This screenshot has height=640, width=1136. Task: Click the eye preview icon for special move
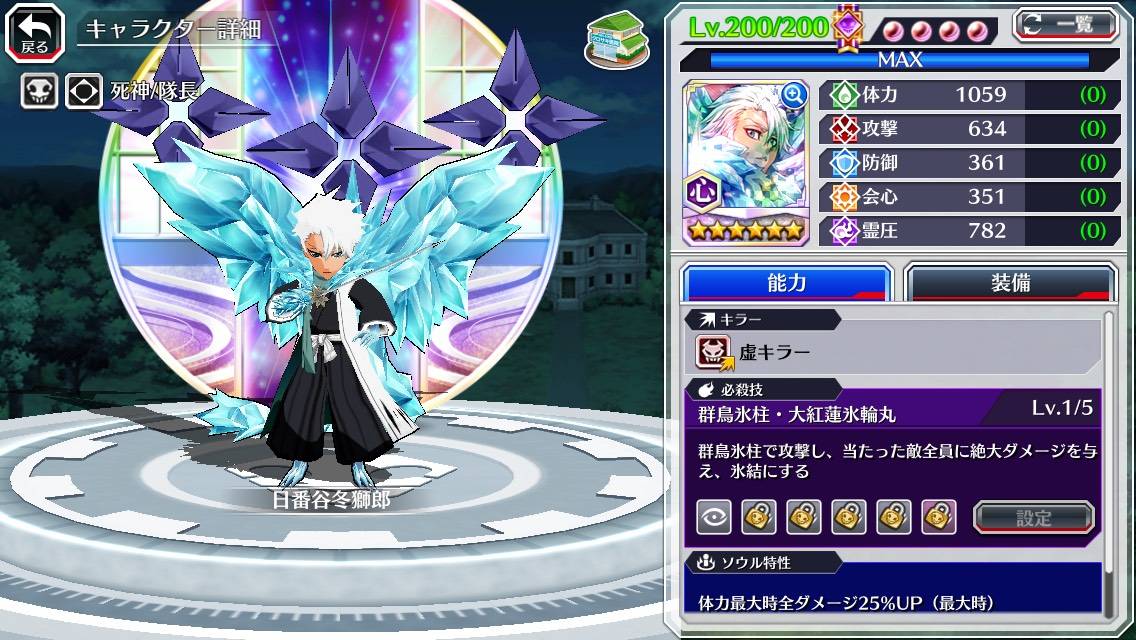[713, 517]
